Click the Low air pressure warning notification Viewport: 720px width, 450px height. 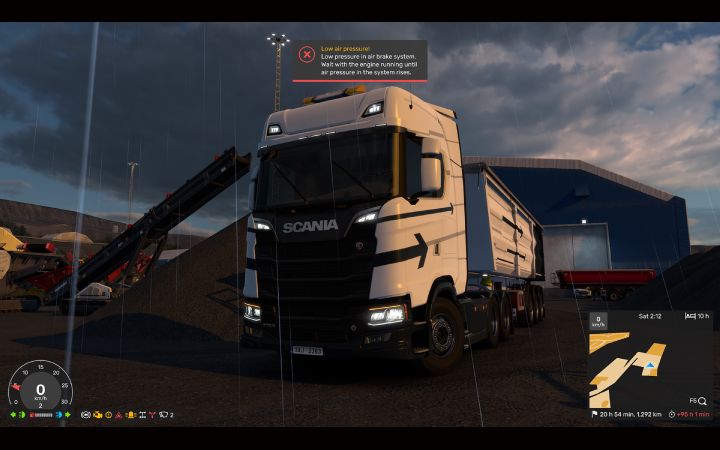coord(360,60)
